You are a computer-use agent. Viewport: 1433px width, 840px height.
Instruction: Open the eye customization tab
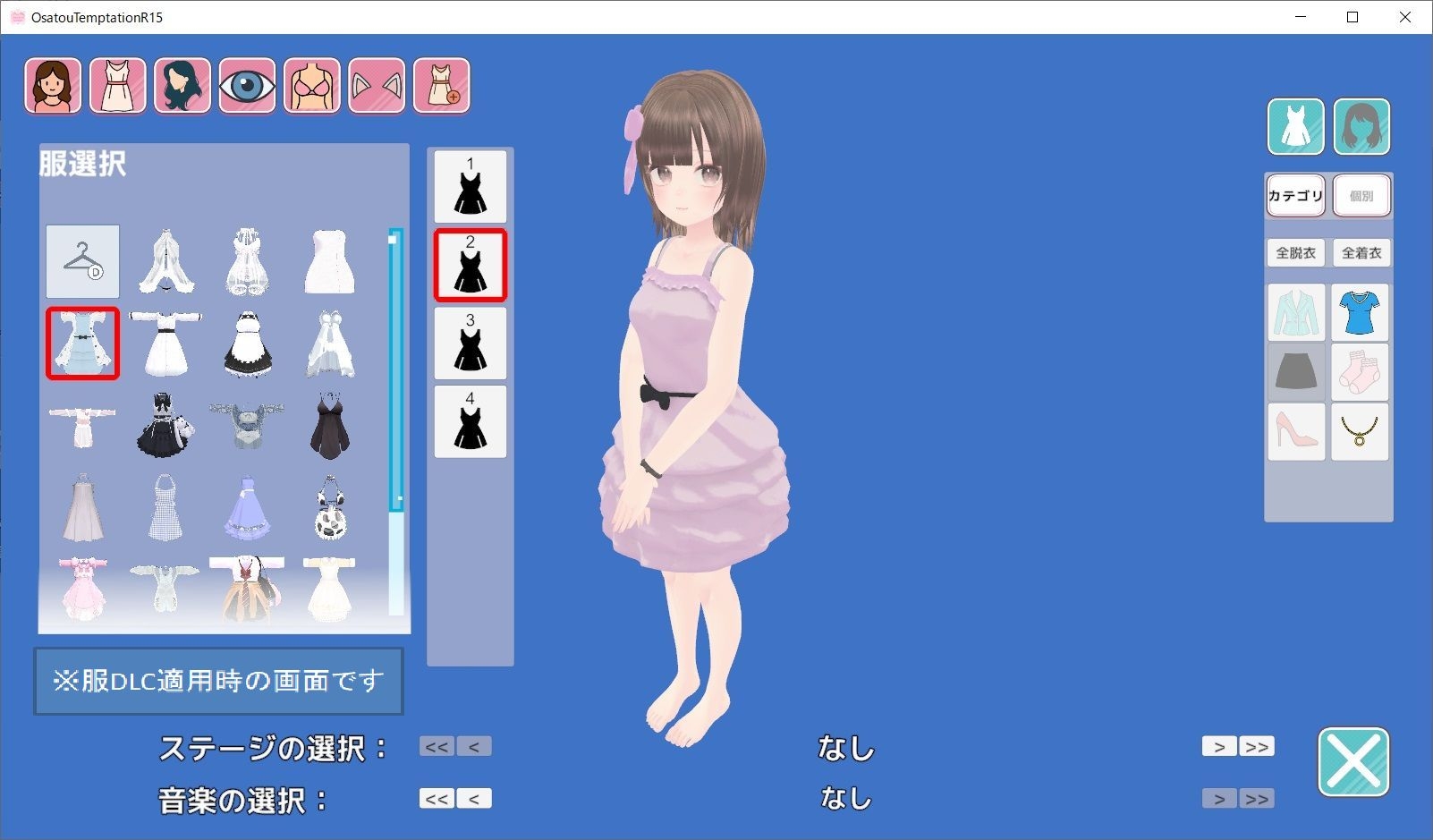(x=247, y=86)
